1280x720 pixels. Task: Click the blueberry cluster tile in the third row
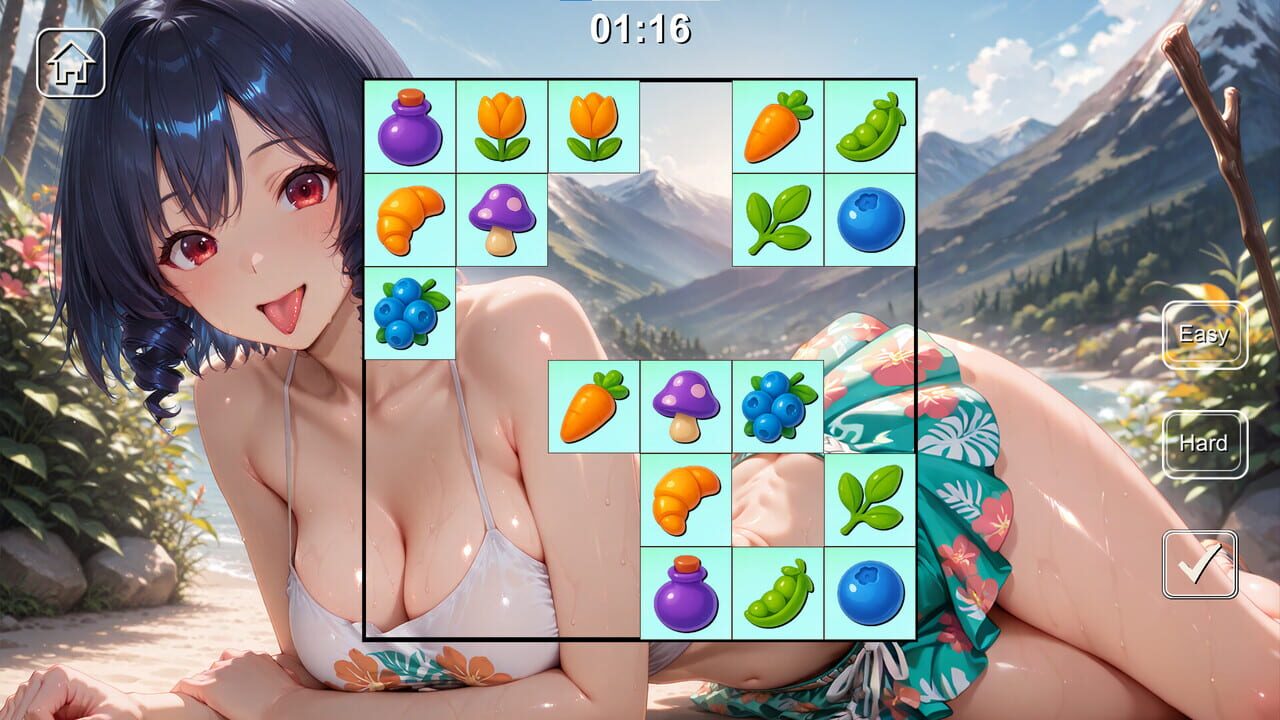tap(410, 313)
